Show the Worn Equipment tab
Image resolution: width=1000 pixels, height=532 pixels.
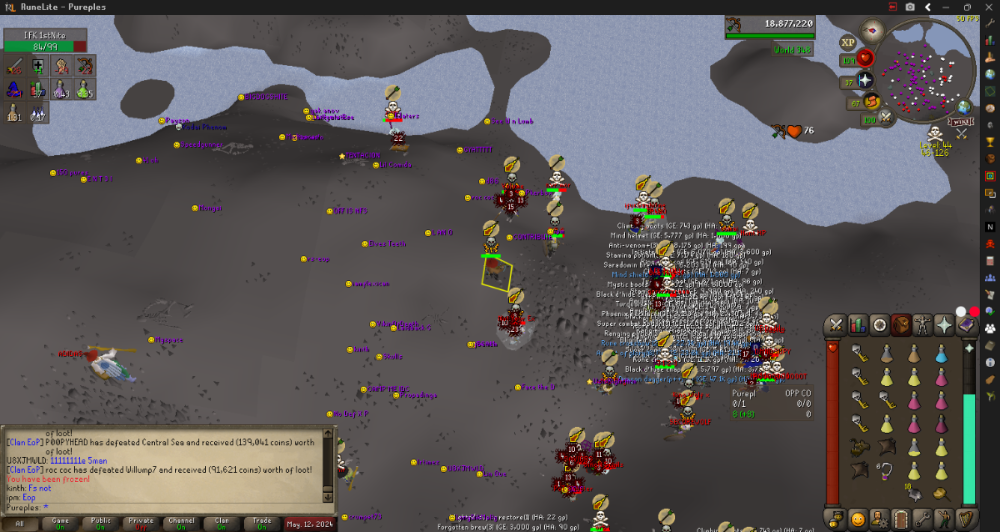point(922,325)
